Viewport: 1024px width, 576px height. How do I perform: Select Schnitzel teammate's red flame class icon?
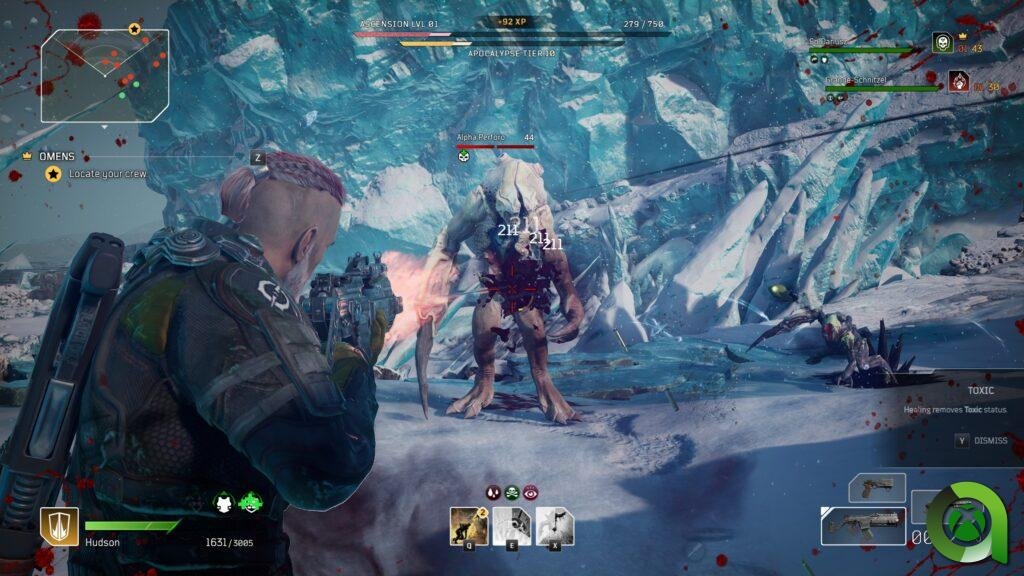pyautogui.click(x=958, y=80)
